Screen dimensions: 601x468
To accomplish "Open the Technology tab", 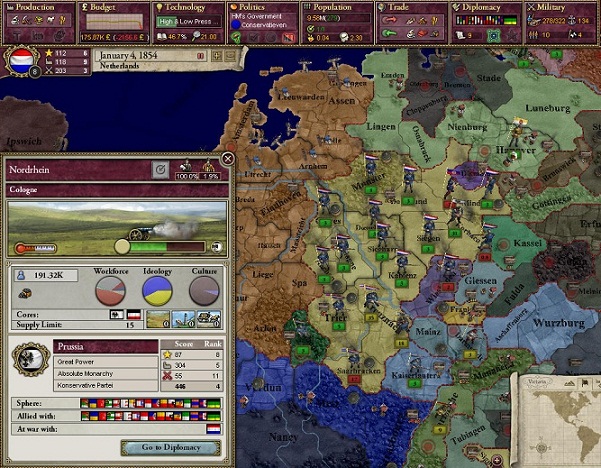I will [x=186, y=7].
